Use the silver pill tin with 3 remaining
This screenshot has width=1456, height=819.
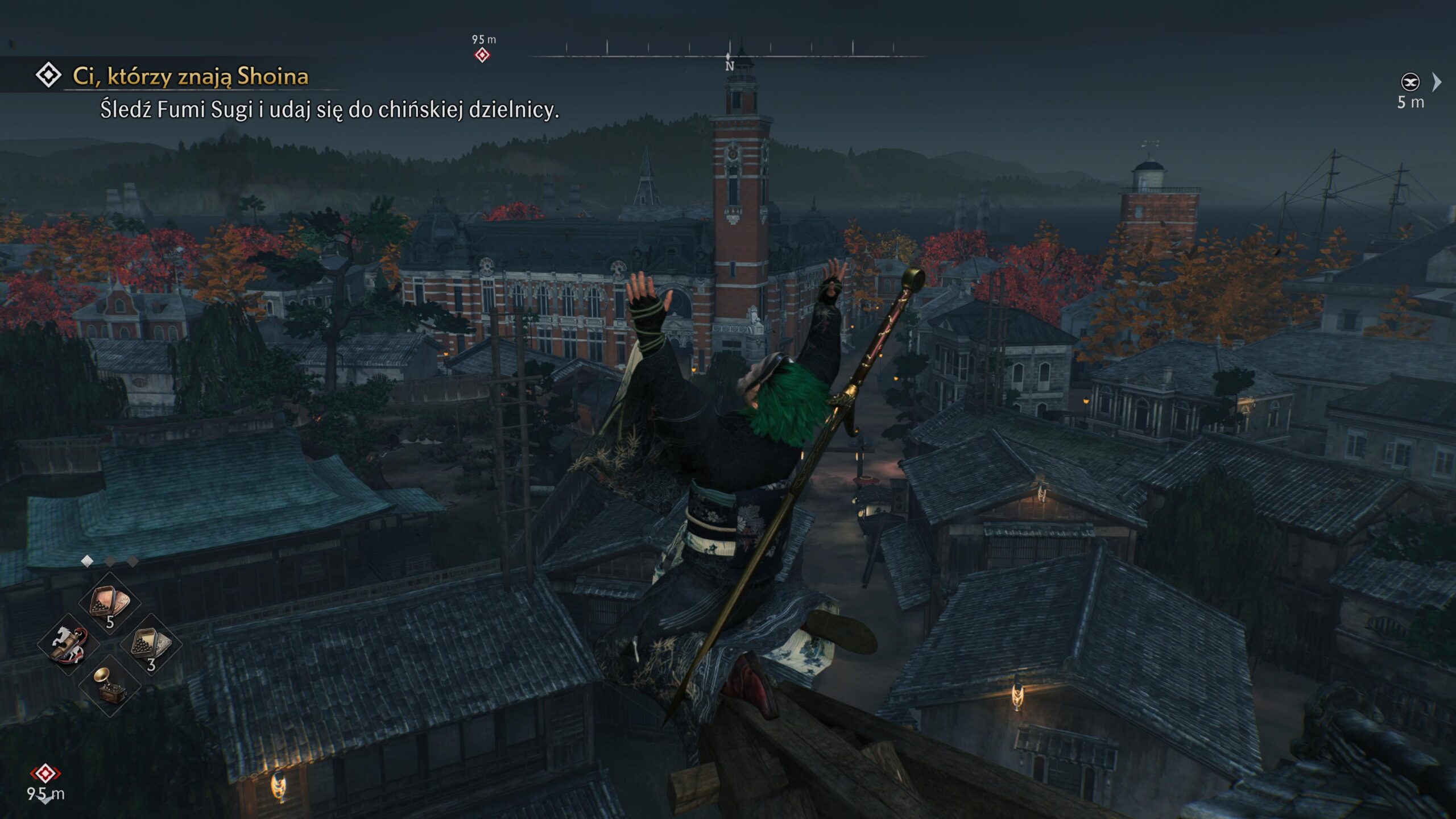(151, 644)
